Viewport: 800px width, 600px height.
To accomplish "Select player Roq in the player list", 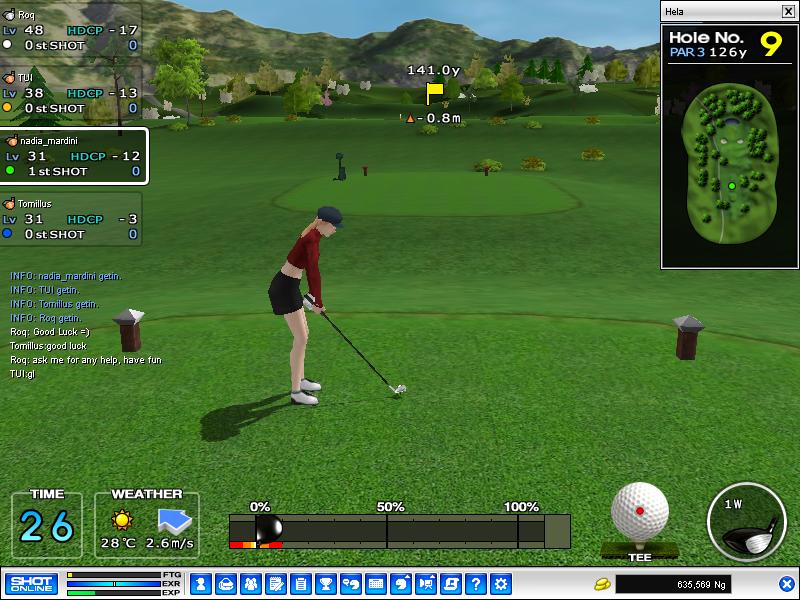I will point(70,30).
